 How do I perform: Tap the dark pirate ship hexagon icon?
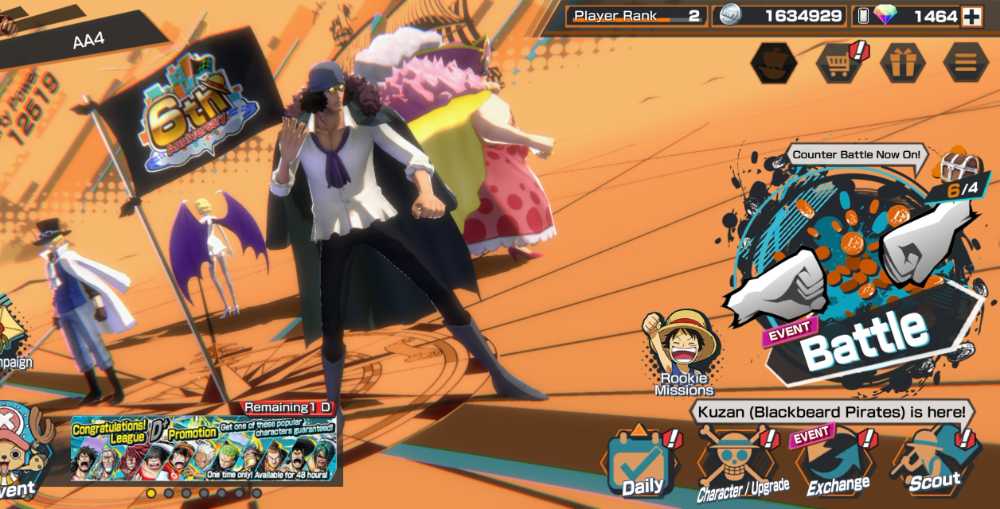coord(774,63)
